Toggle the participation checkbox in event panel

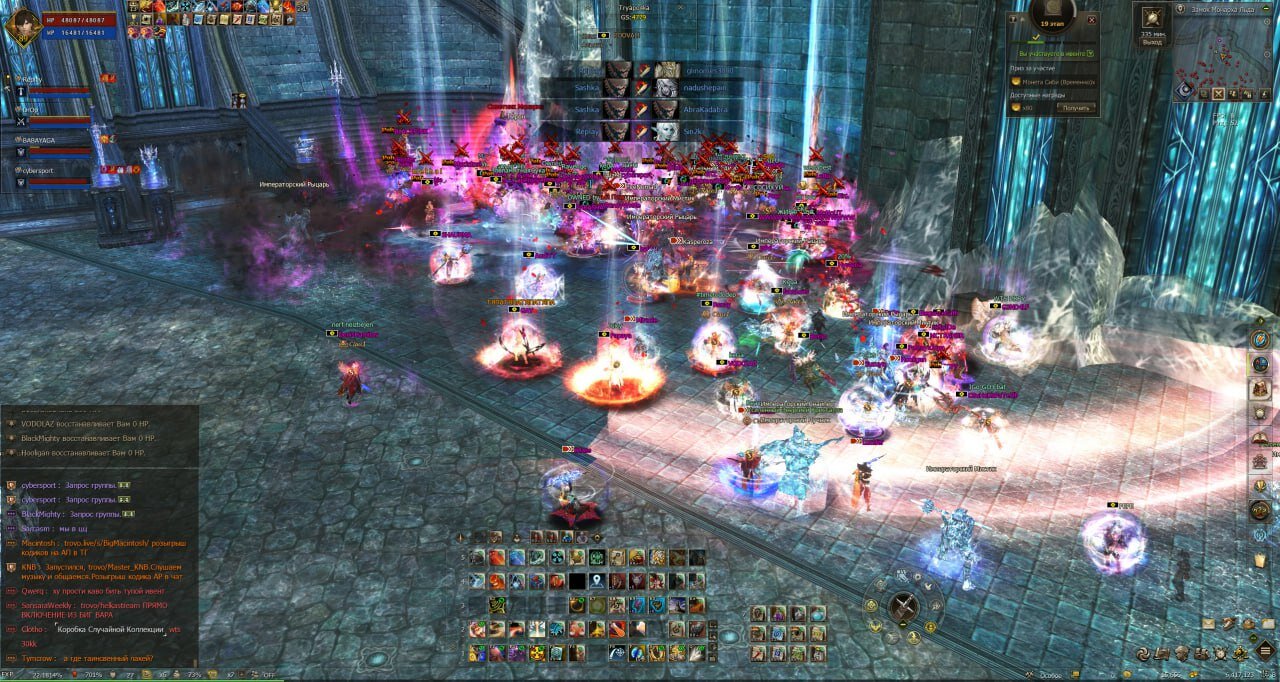(x=1089, y=53)
